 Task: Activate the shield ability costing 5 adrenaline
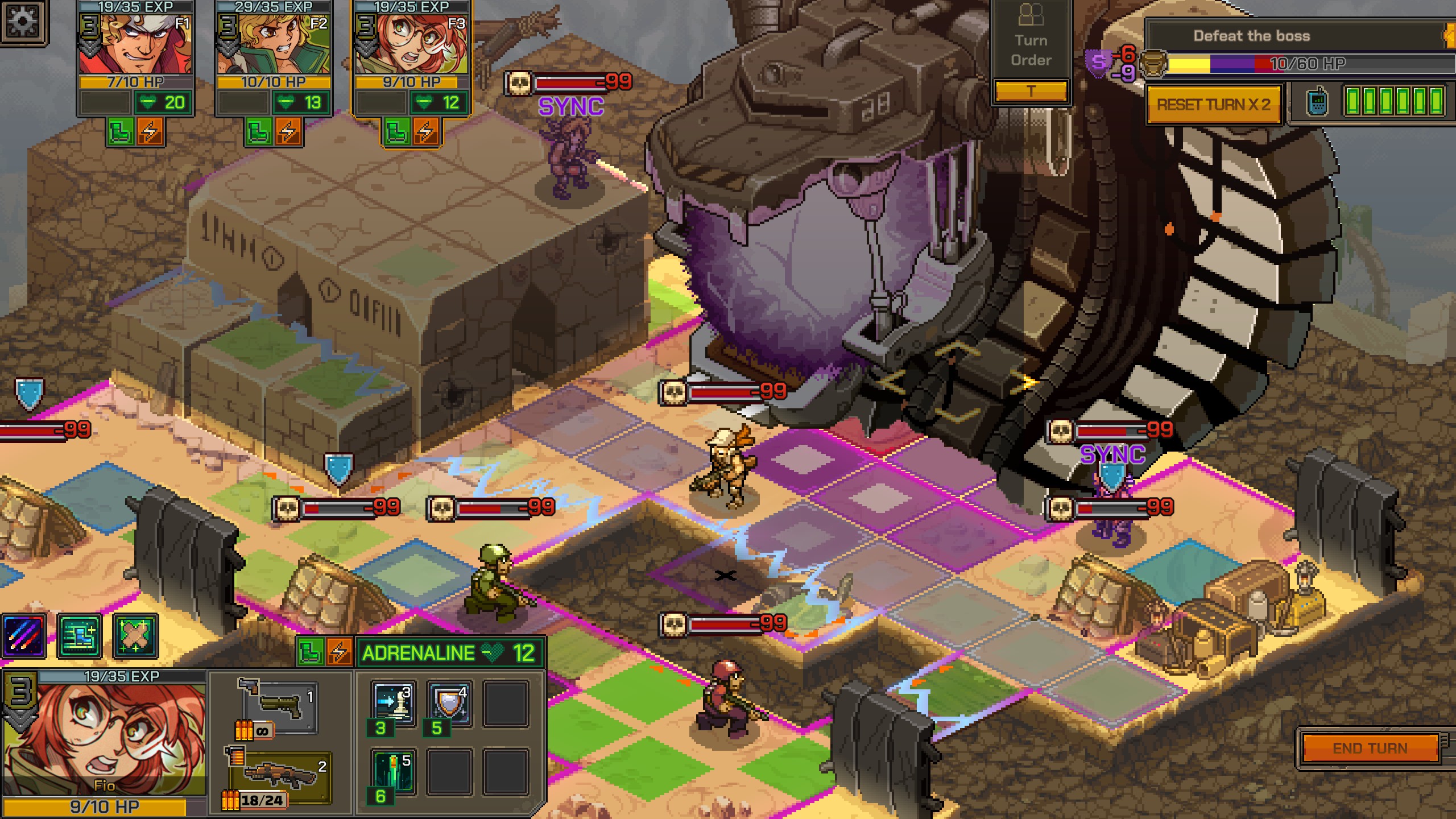[449, 703]
